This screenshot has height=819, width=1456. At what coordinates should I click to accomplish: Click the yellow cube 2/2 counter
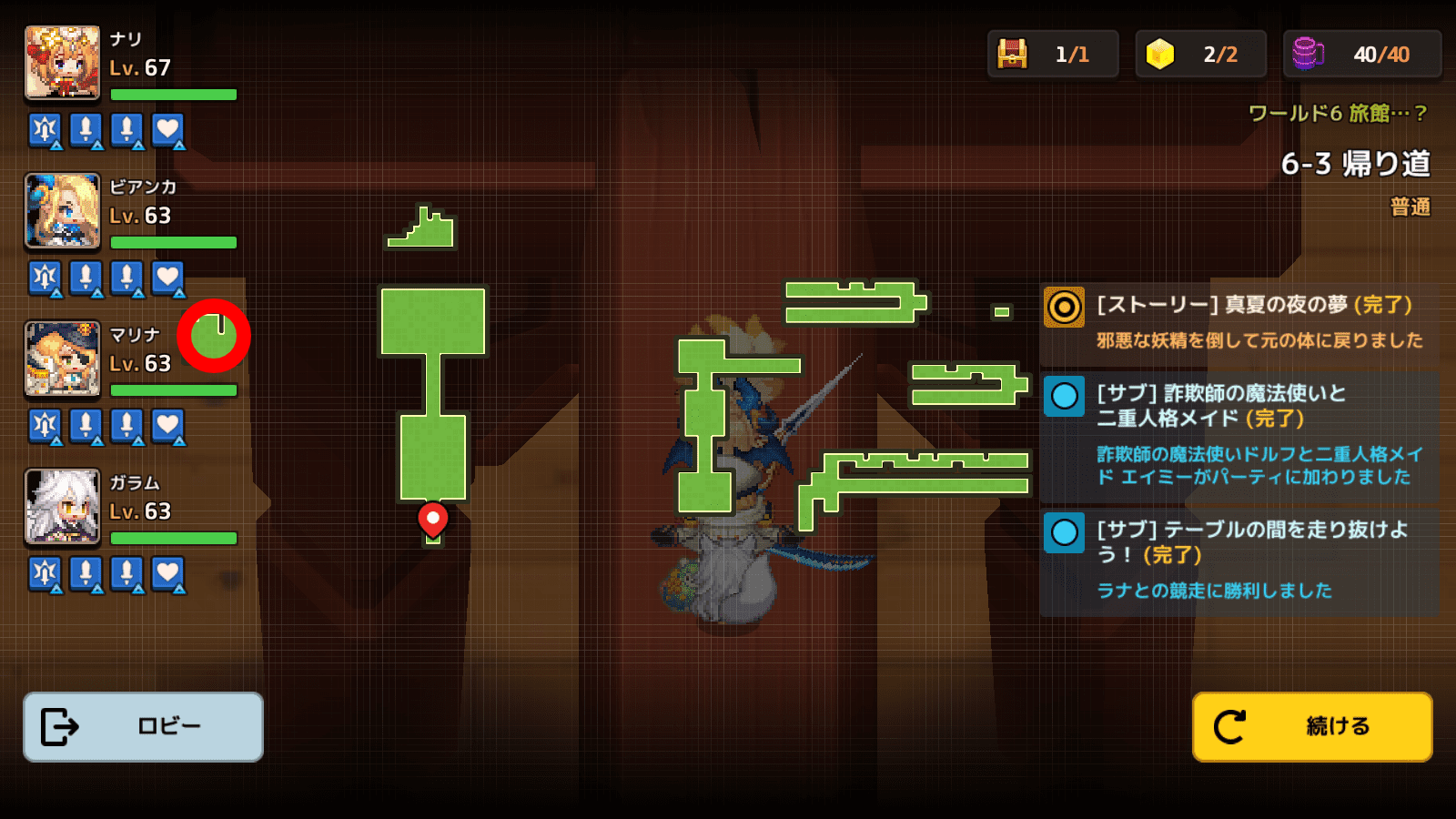coord(1200,55)
